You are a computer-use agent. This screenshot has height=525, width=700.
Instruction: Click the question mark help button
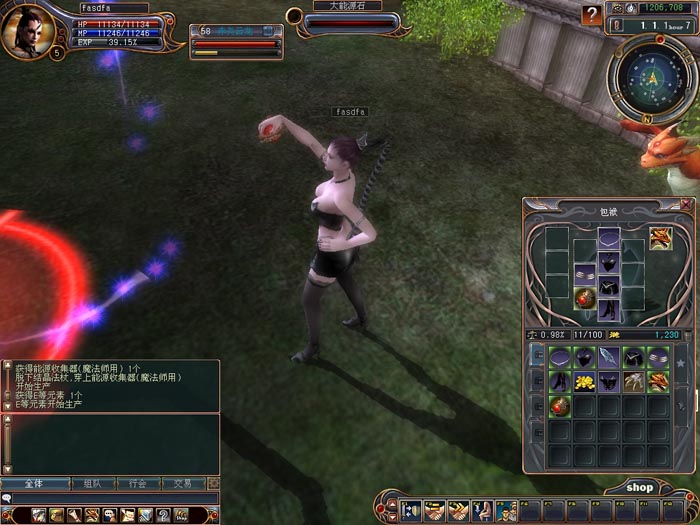(x=593, y=15)
